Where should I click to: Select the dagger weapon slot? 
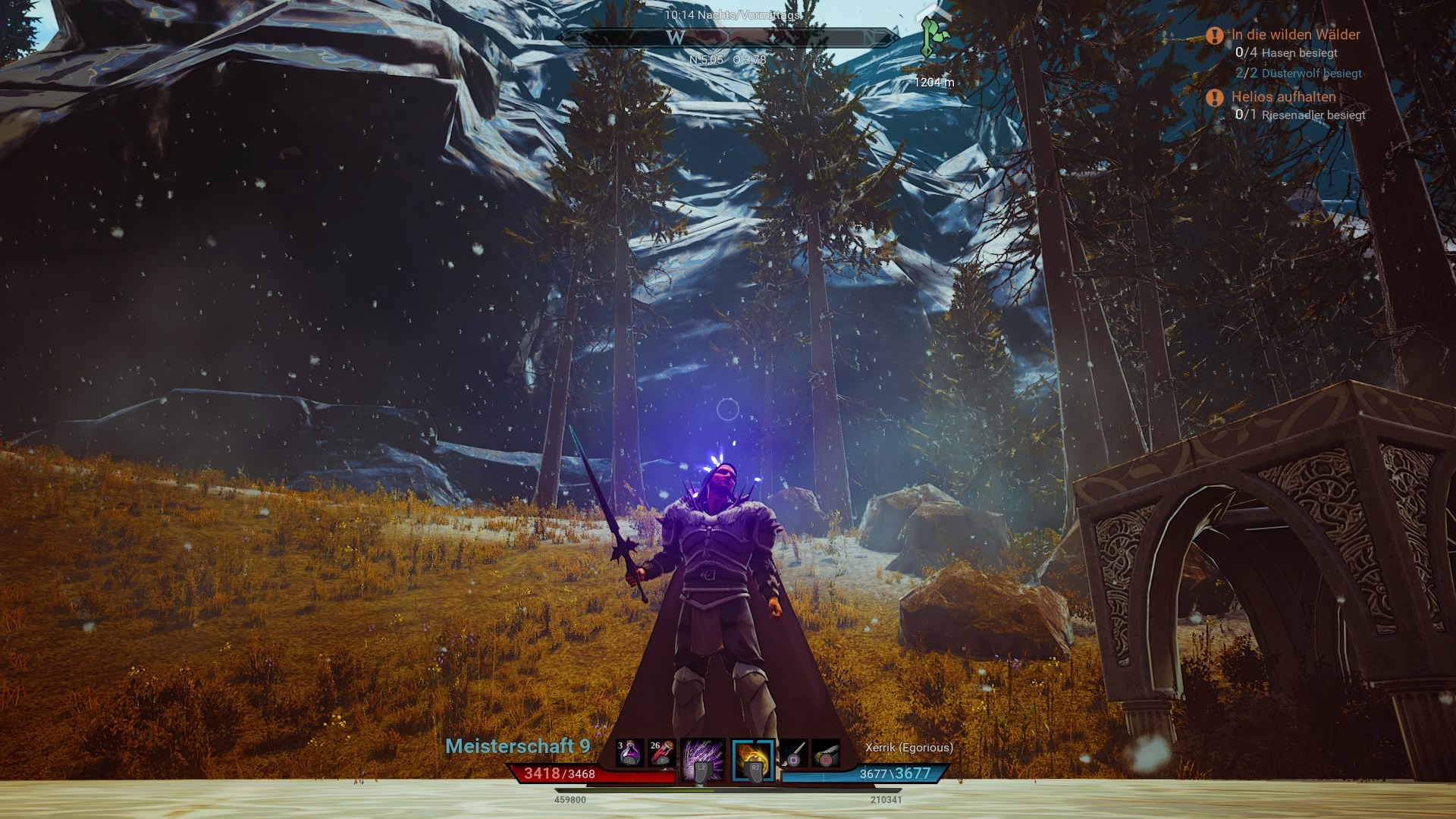(794, 754)
